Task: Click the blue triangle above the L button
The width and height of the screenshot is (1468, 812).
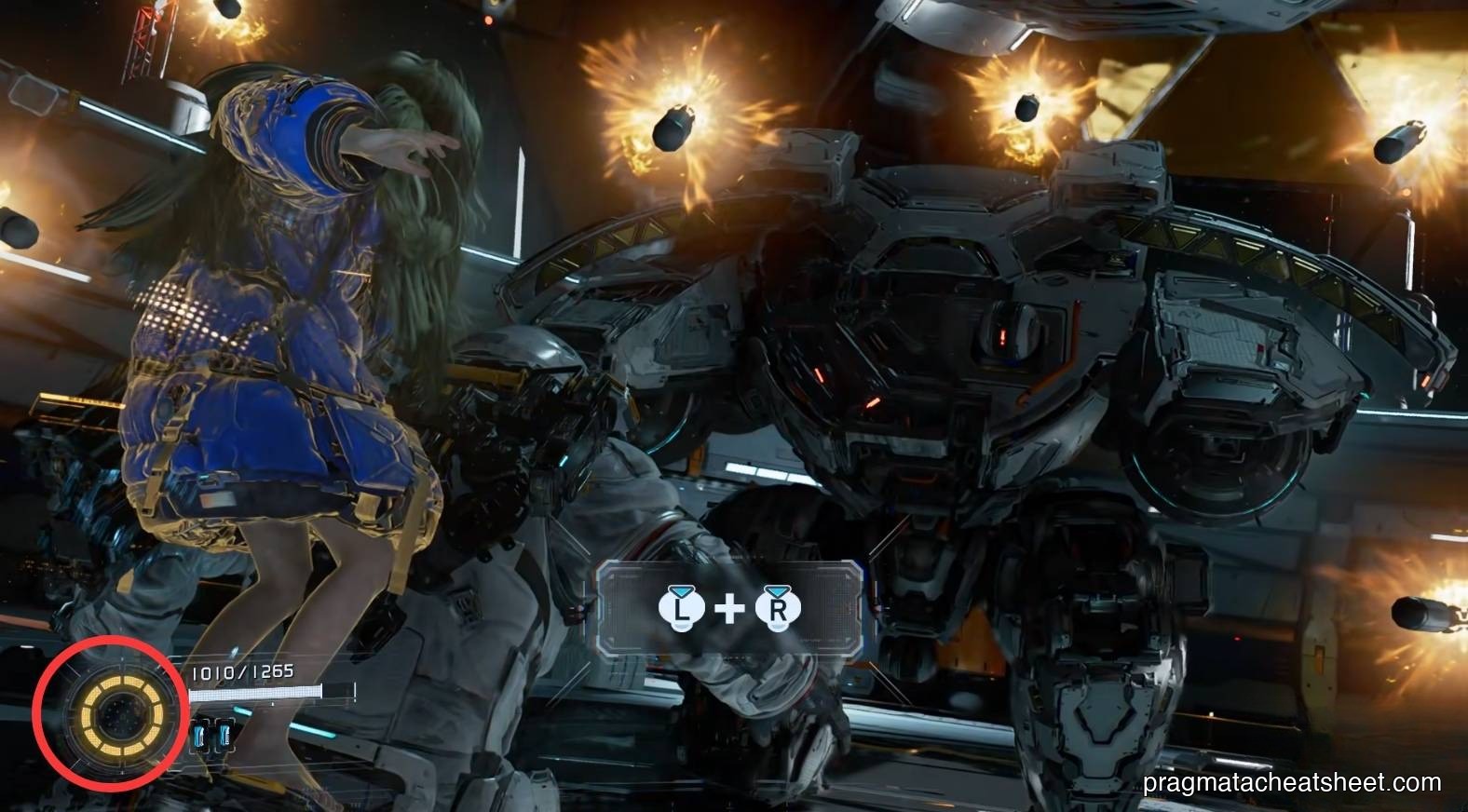Action: click(681, 592)
